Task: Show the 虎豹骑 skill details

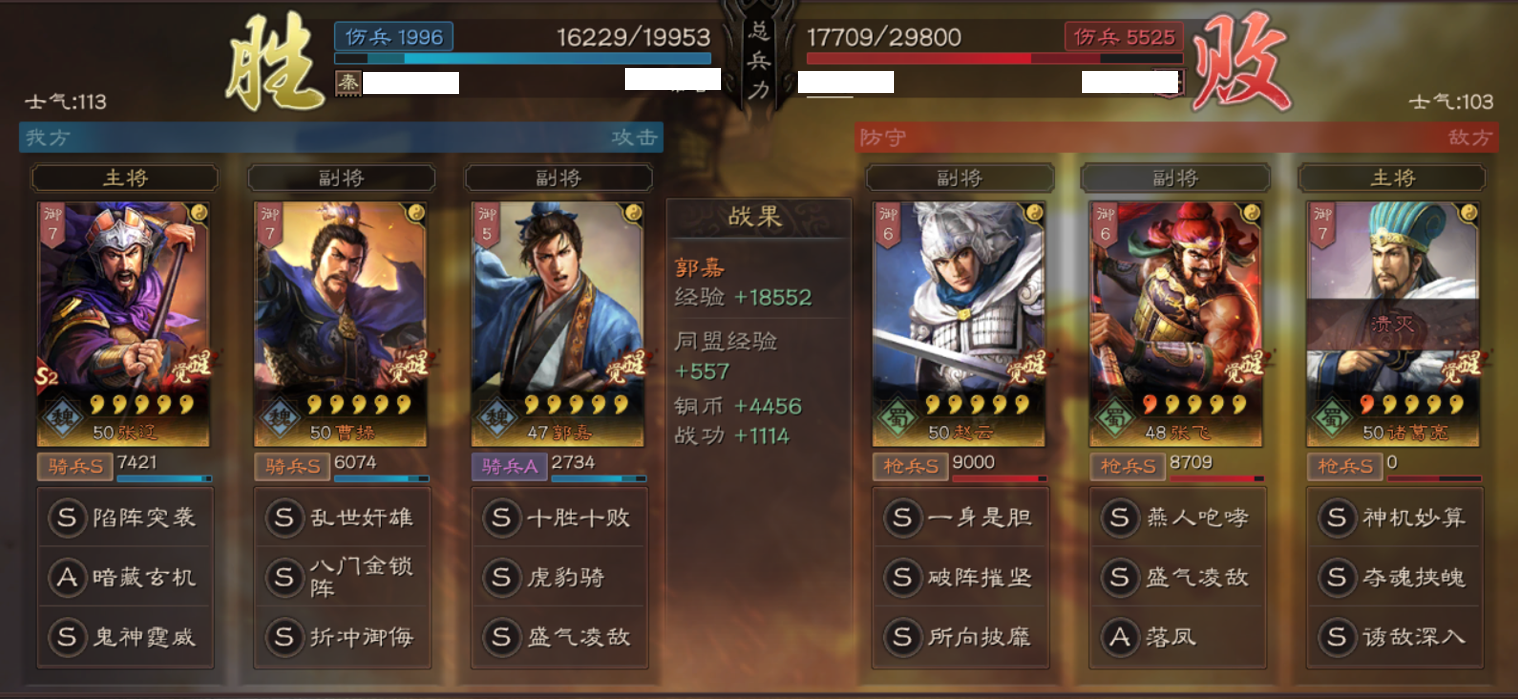Action: (x=559, y=577)
